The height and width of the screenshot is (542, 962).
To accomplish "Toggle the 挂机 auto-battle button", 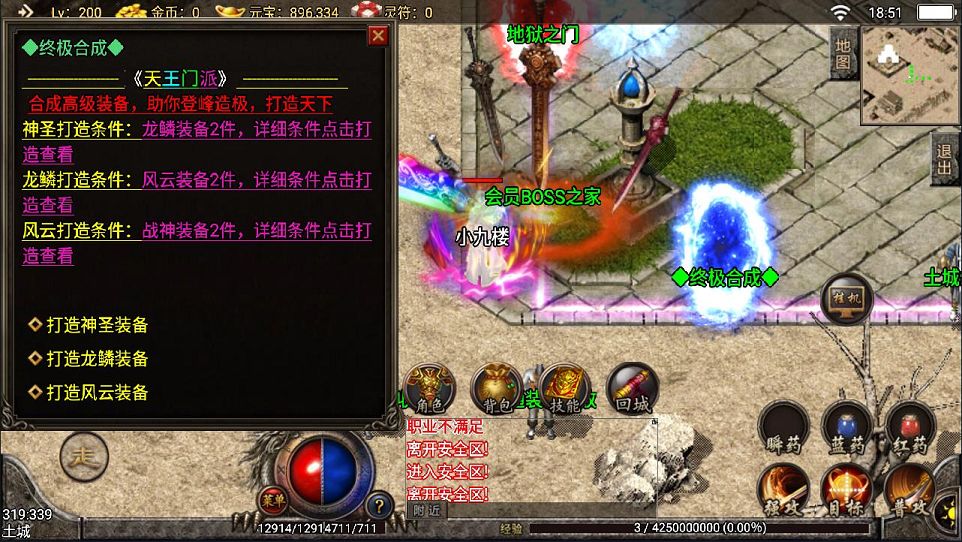I will pos(846,299).
